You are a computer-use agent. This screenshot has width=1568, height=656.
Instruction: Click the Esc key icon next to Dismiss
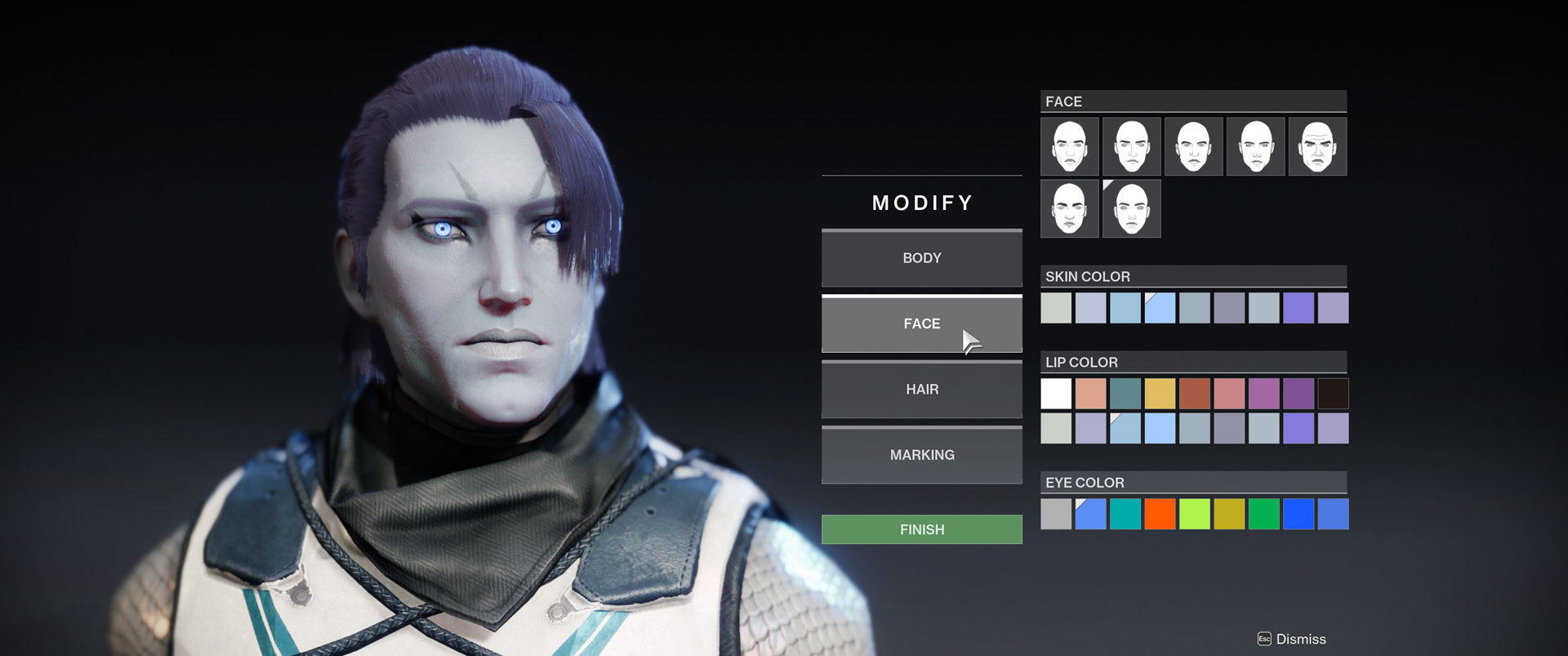click(1263, 640)
